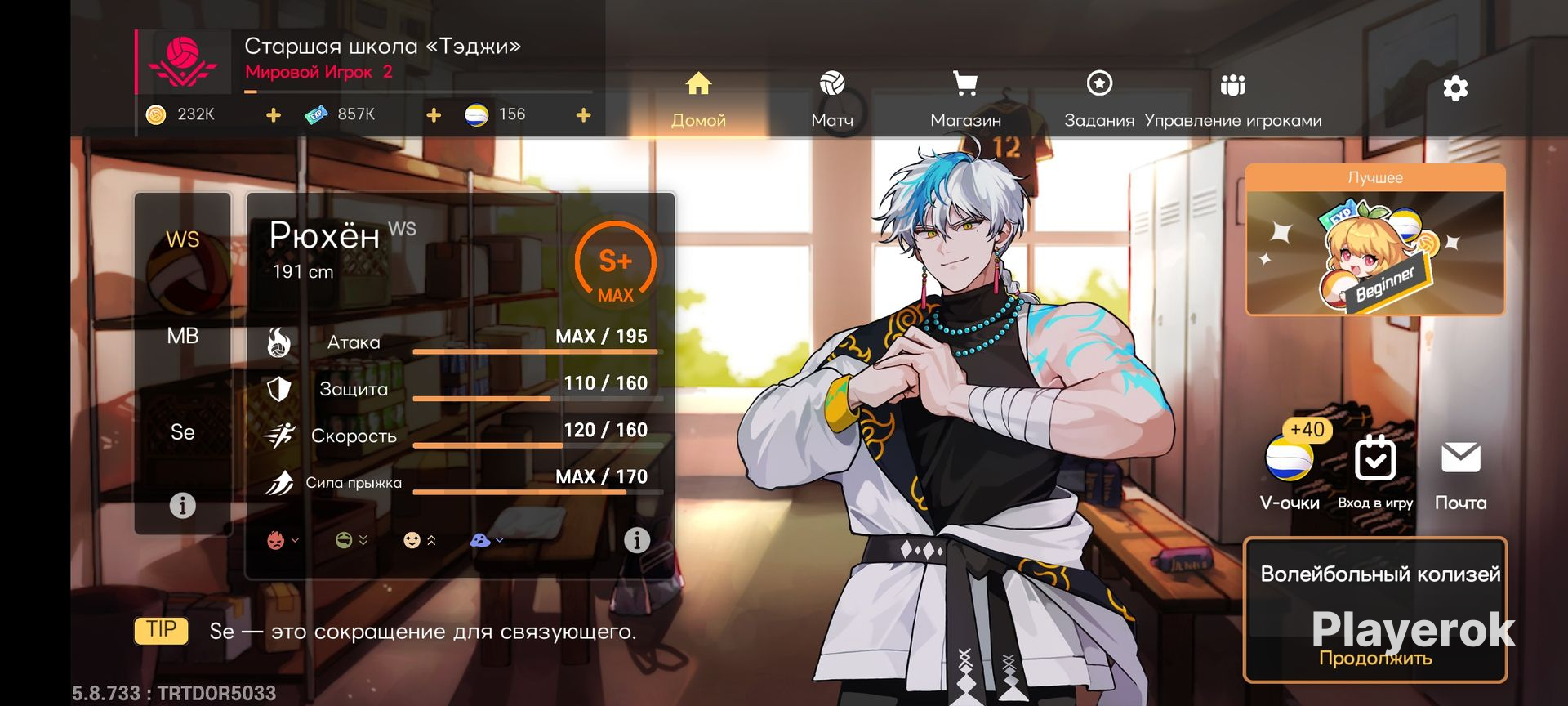The image size is (1568, 706).
Task: Open the Домой home tab
Action: click(698, 100)
